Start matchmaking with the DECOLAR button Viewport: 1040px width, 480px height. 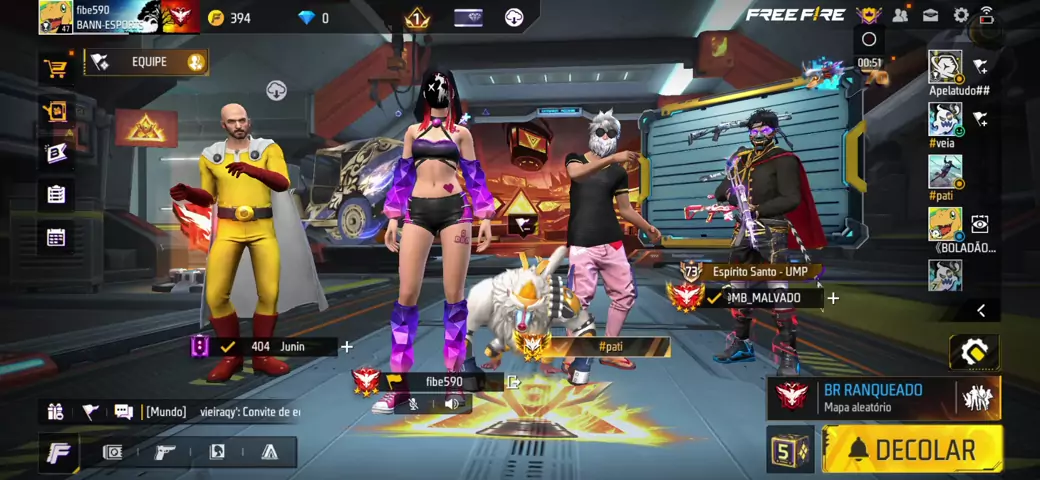[x=912, y=449]
